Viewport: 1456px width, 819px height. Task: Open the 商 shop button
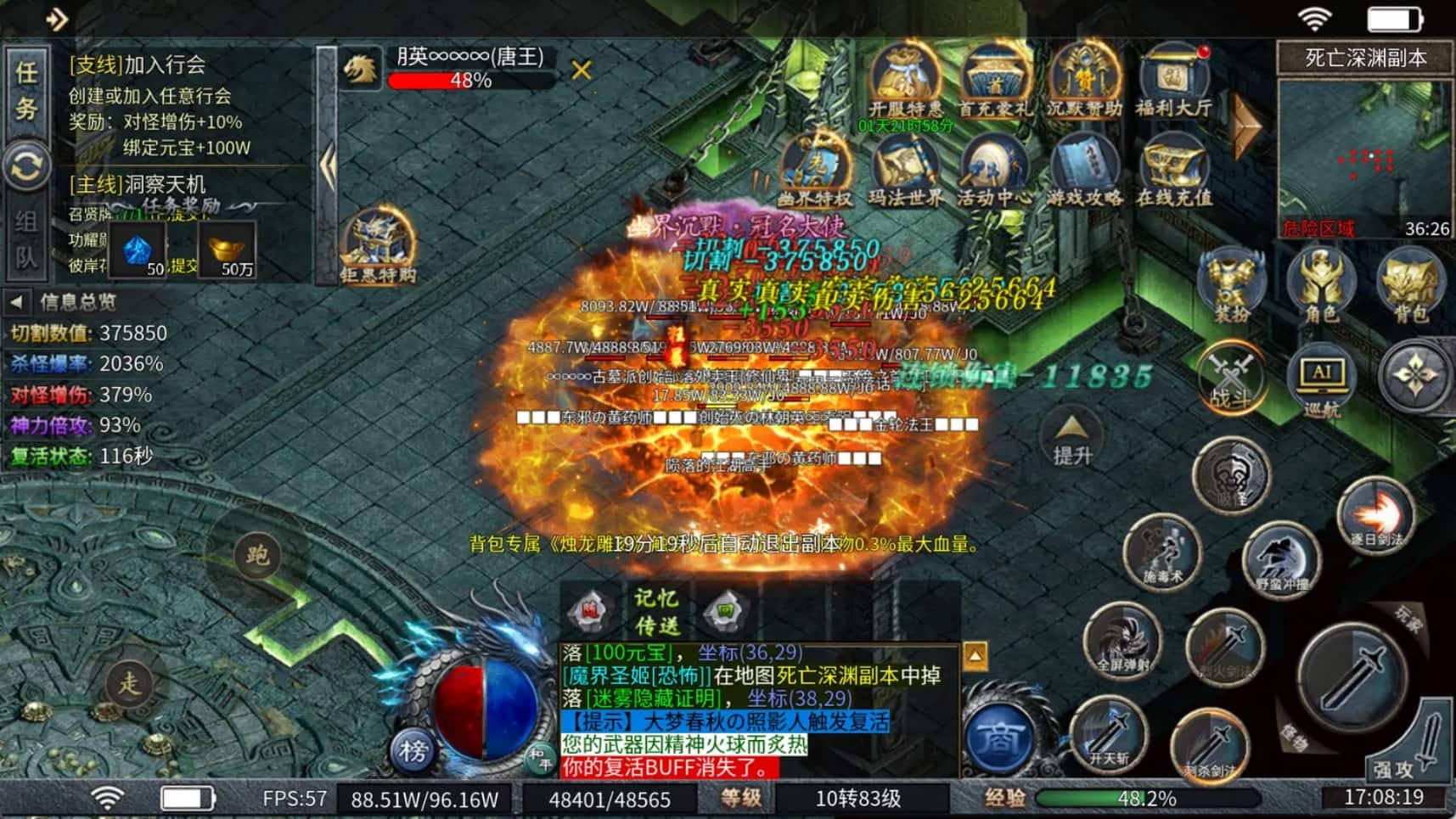998,738
